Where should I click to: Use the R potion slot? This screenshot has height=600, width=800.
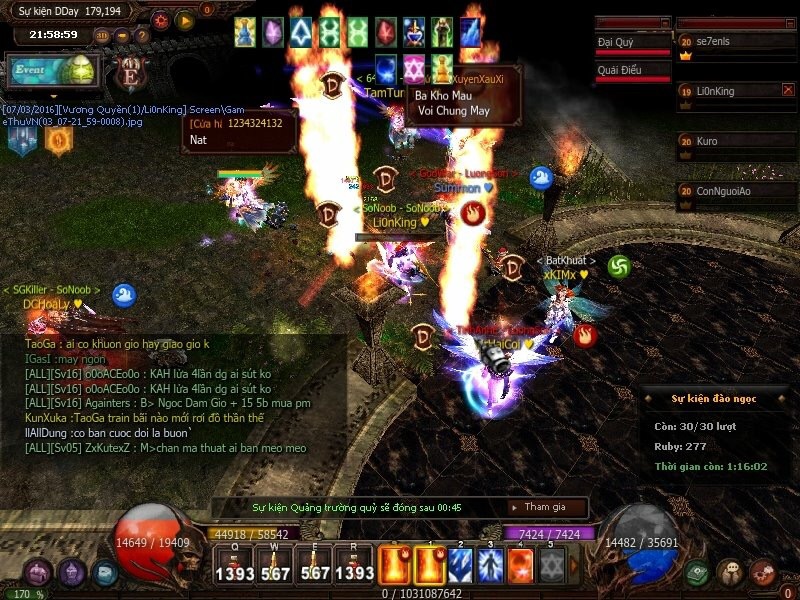tap(354, 566)
